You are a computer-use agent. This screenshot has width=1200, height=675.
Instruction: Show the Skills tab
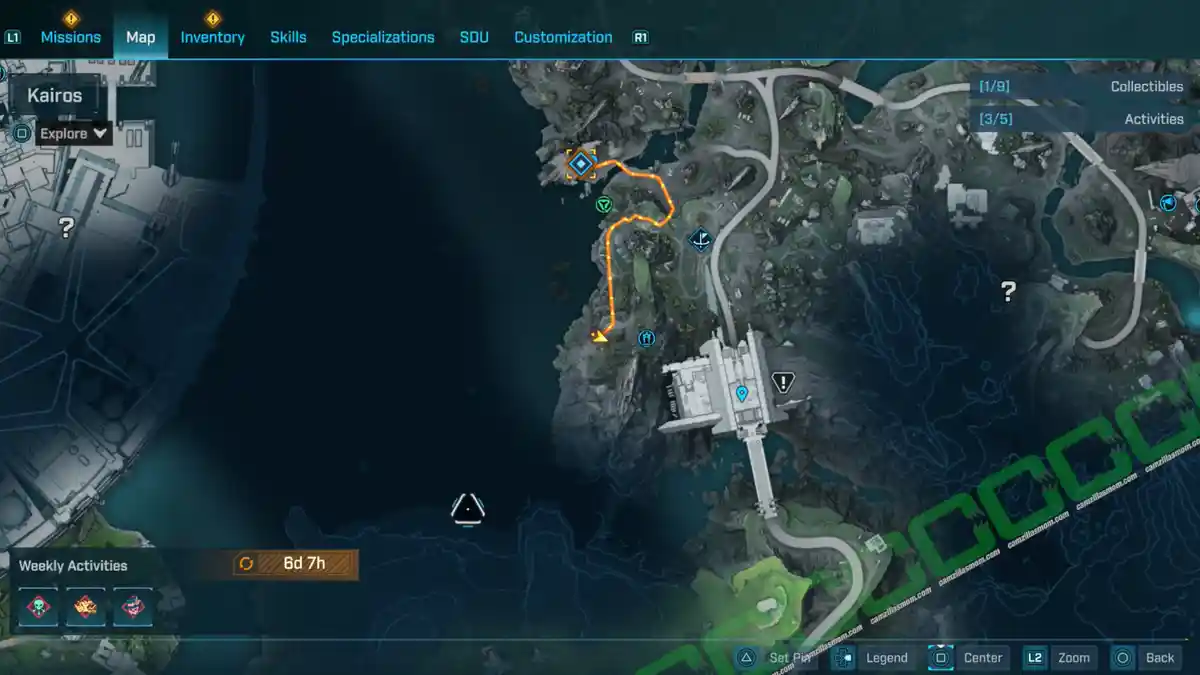(x=289, y=37)
